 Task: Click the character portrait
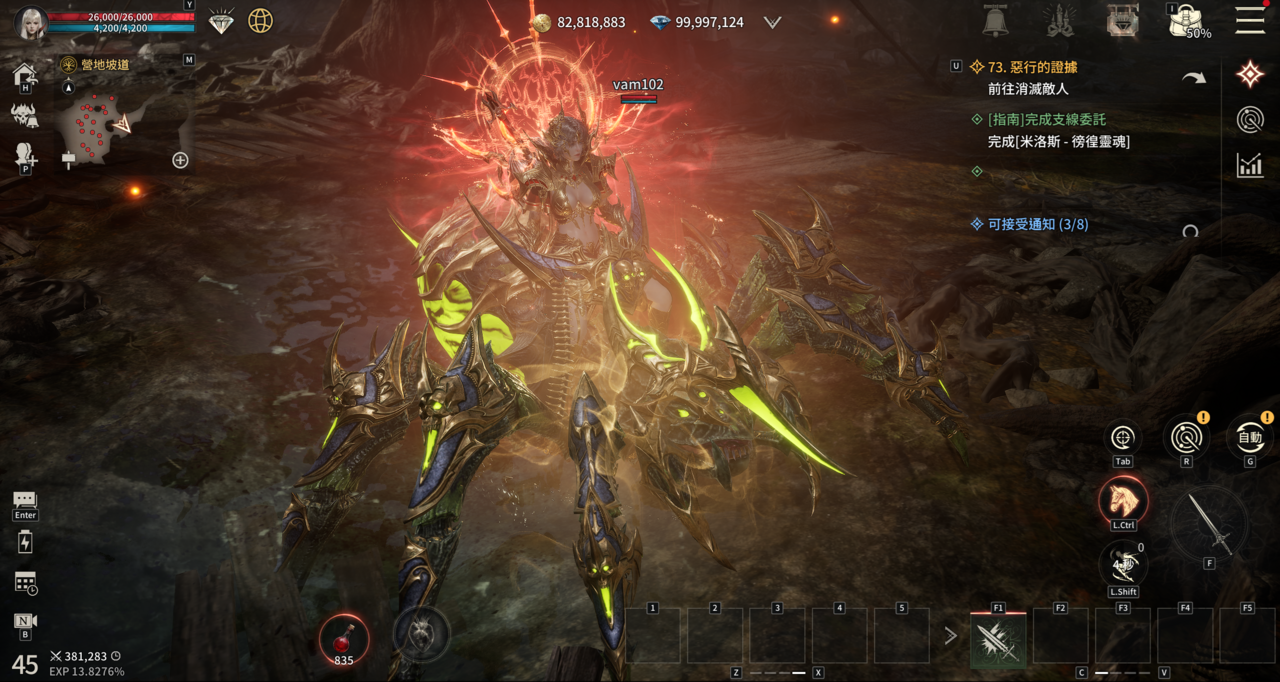point(30,22)
